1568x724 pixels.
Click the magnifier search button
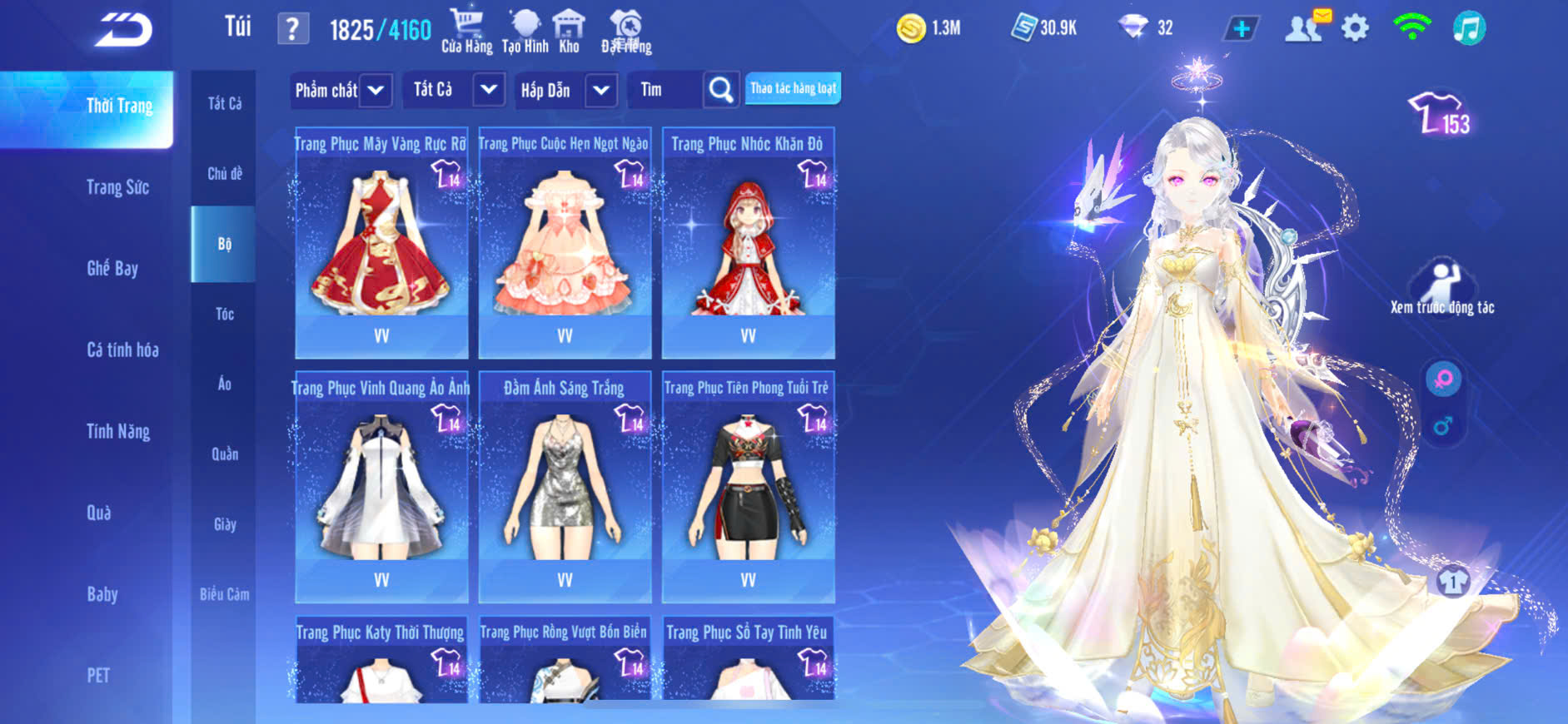(721, 90)
